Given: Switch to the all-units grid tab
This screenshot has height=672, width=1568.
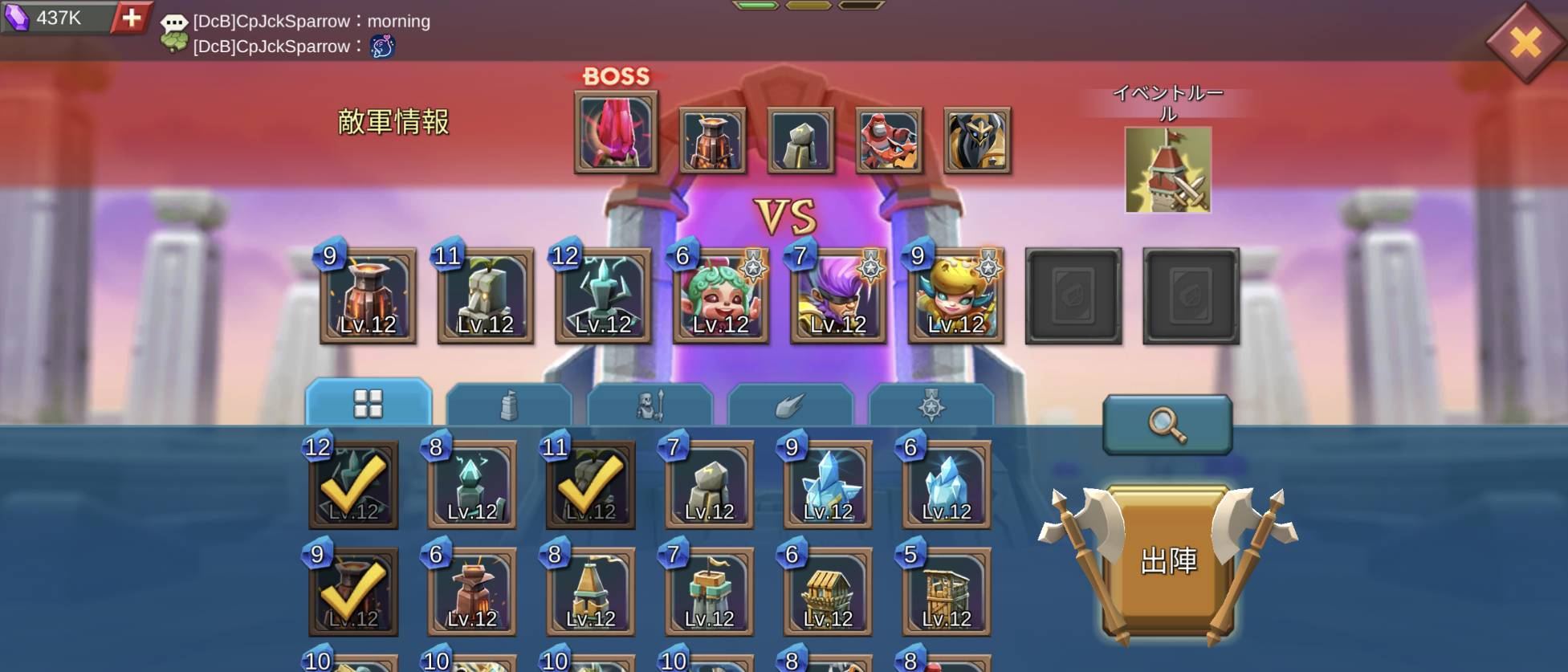Looking at the screenshot, I should click(x=369, y=403).
